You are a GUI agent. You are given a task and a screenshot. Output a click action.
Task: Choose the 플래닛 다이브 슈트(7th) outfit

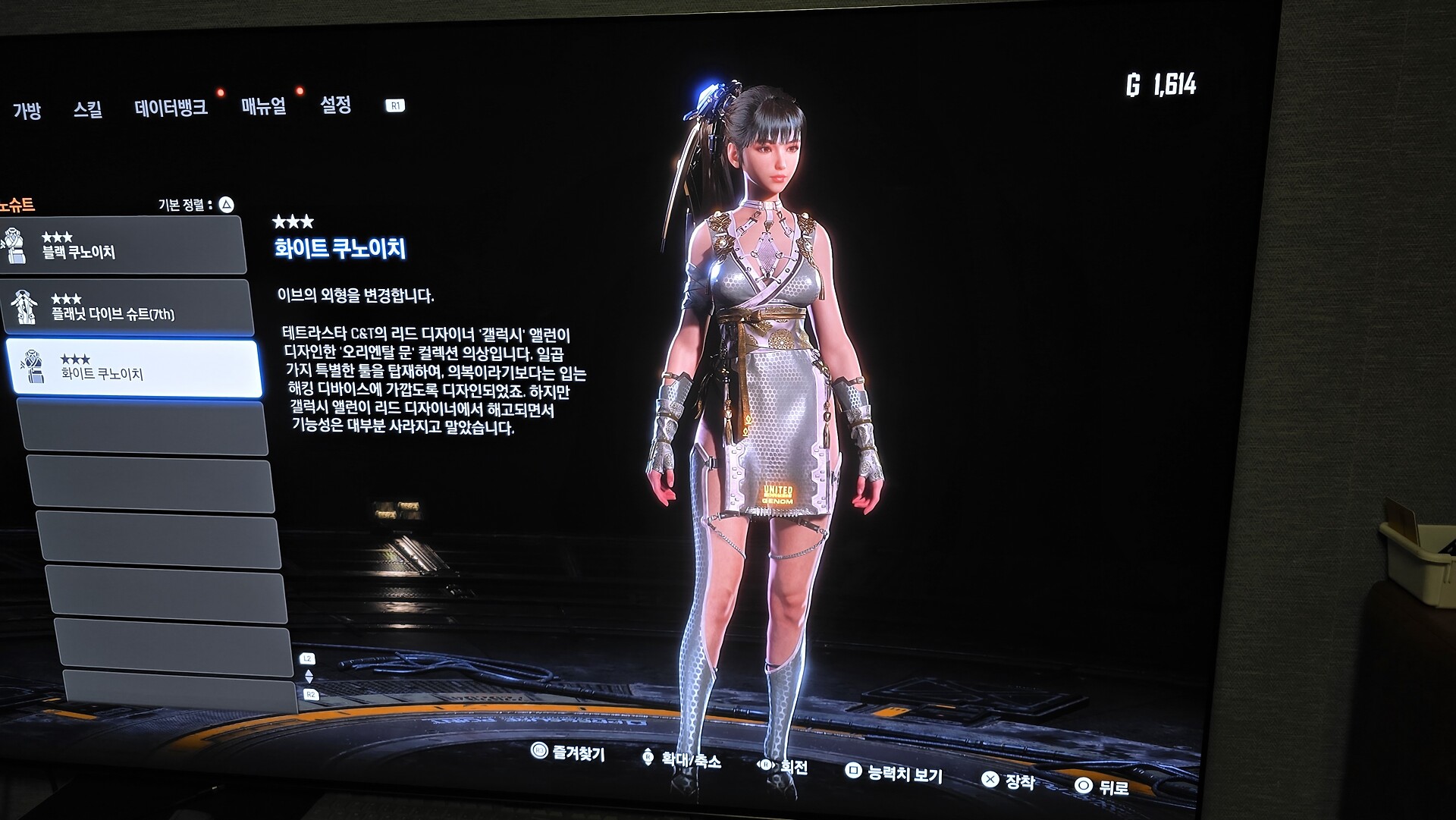[127, 307]
